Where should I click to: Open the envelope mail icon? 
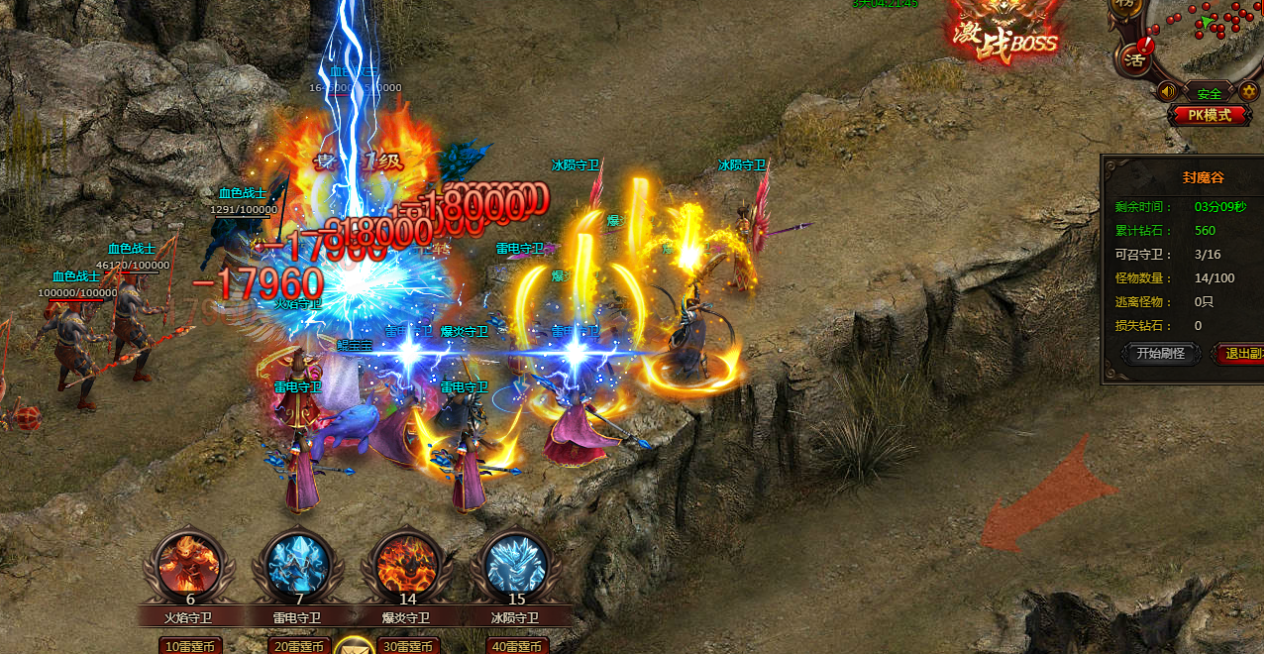[x=353, y=646]
